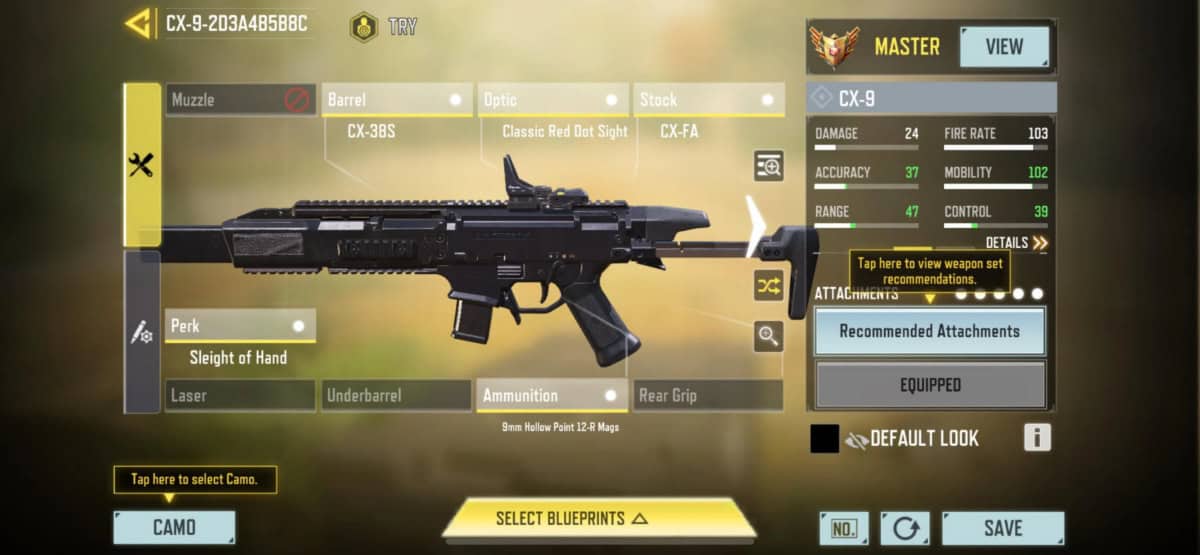Viewport: 1200px width, 555px height.
Task: Open Recommended Attachments
Action: point(930,331)
